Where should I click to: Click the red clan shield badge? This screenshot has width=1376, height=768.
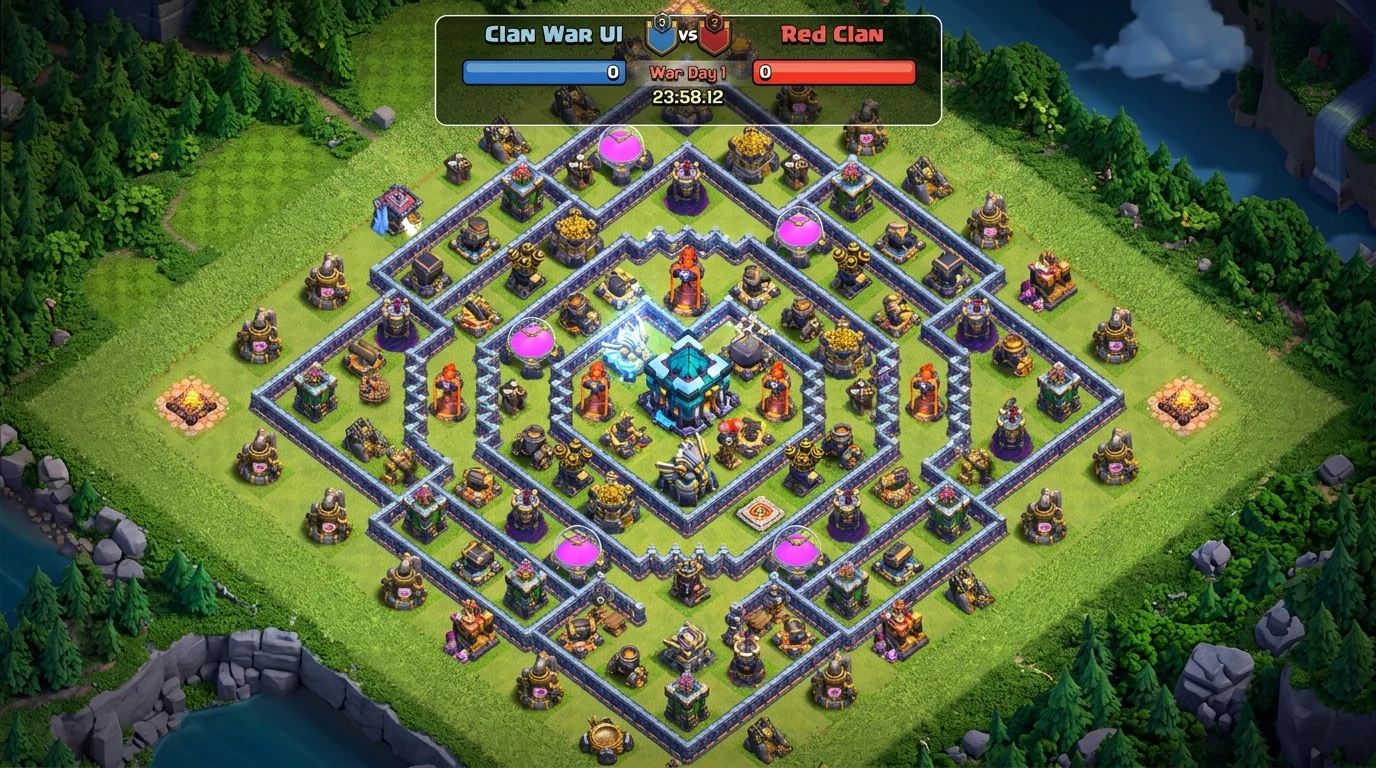pyautogui.click(x=714, y=36)
